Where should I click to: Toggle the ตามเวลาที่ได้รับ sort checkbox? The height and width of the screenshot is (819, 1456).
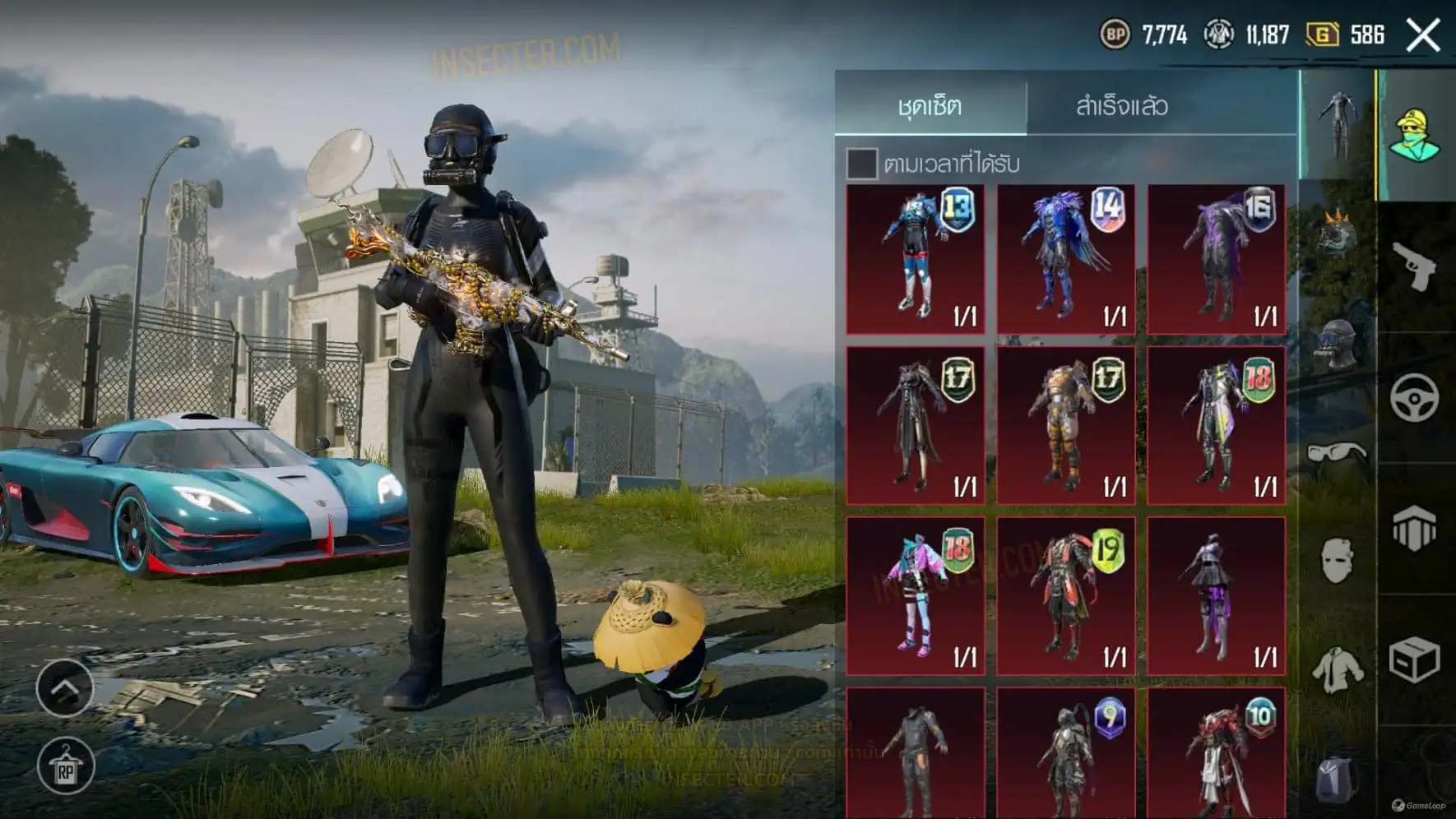[861, 163]
